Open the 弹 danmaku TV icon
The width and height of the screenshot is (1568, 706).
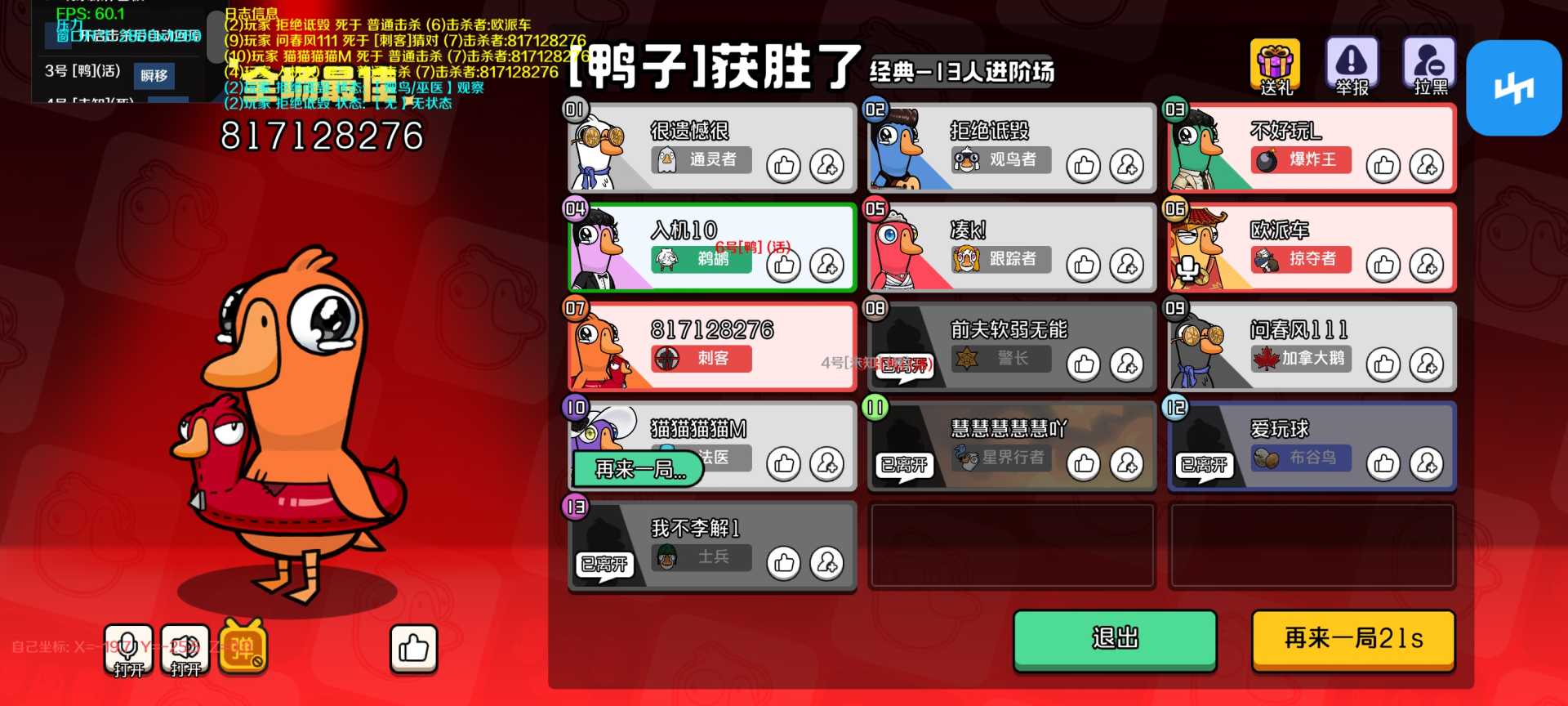pos(243,650)
